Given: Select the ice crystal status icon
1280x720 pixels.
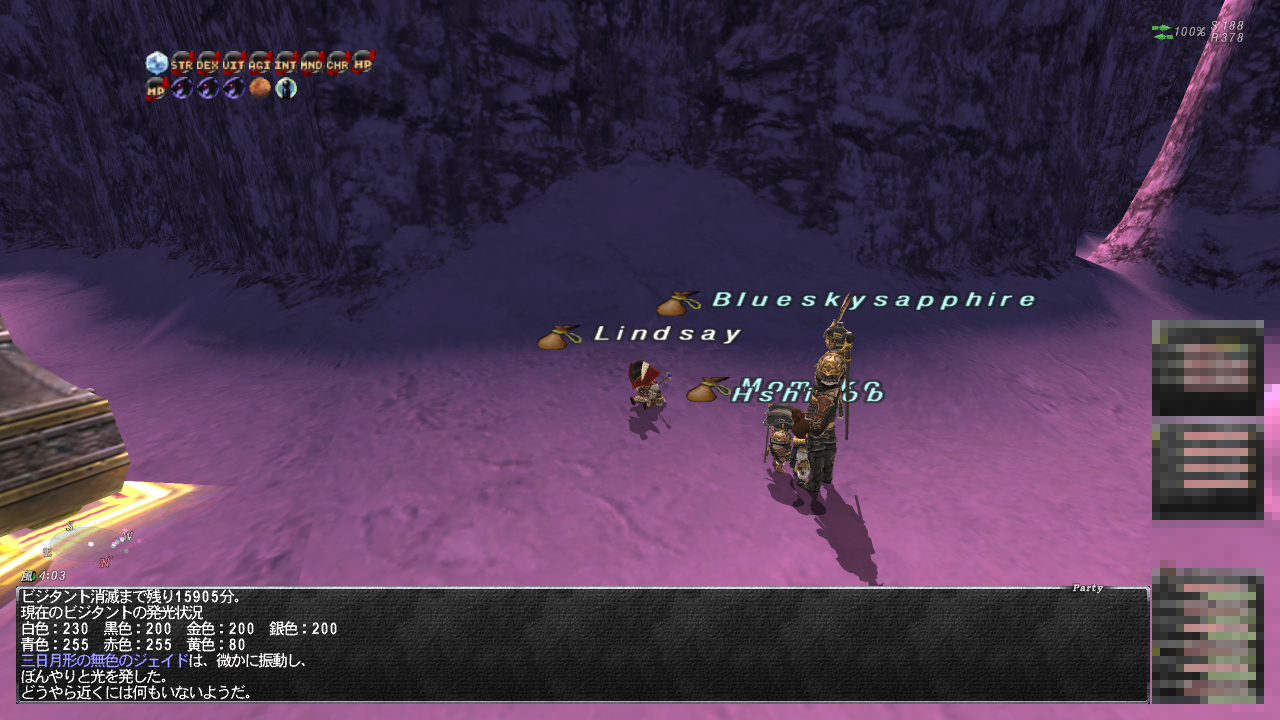Looking at the screenshot, I should point(156,63).
